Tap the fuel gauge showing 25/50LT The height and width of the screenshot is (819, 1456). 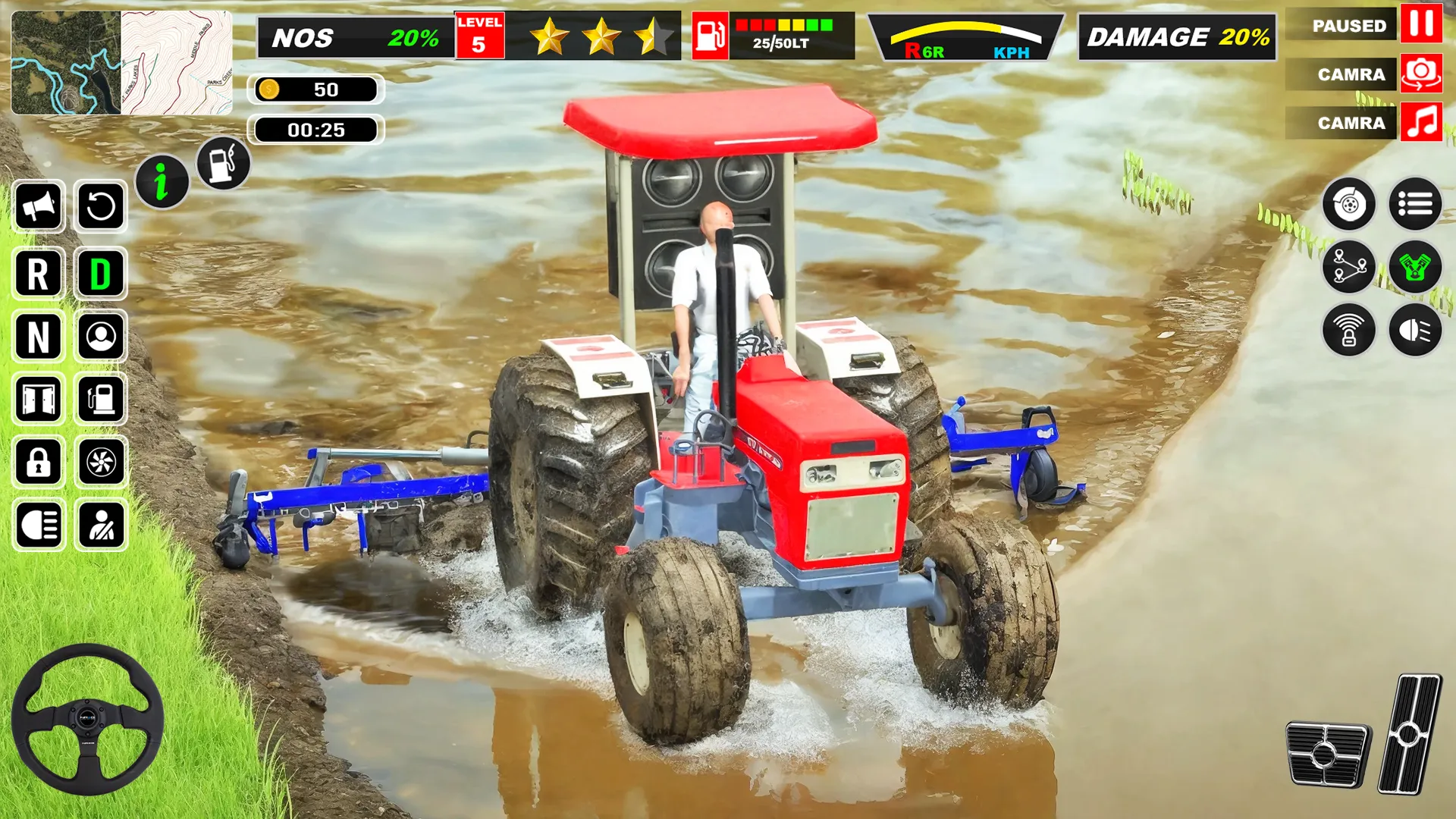(x=773, y=34)
